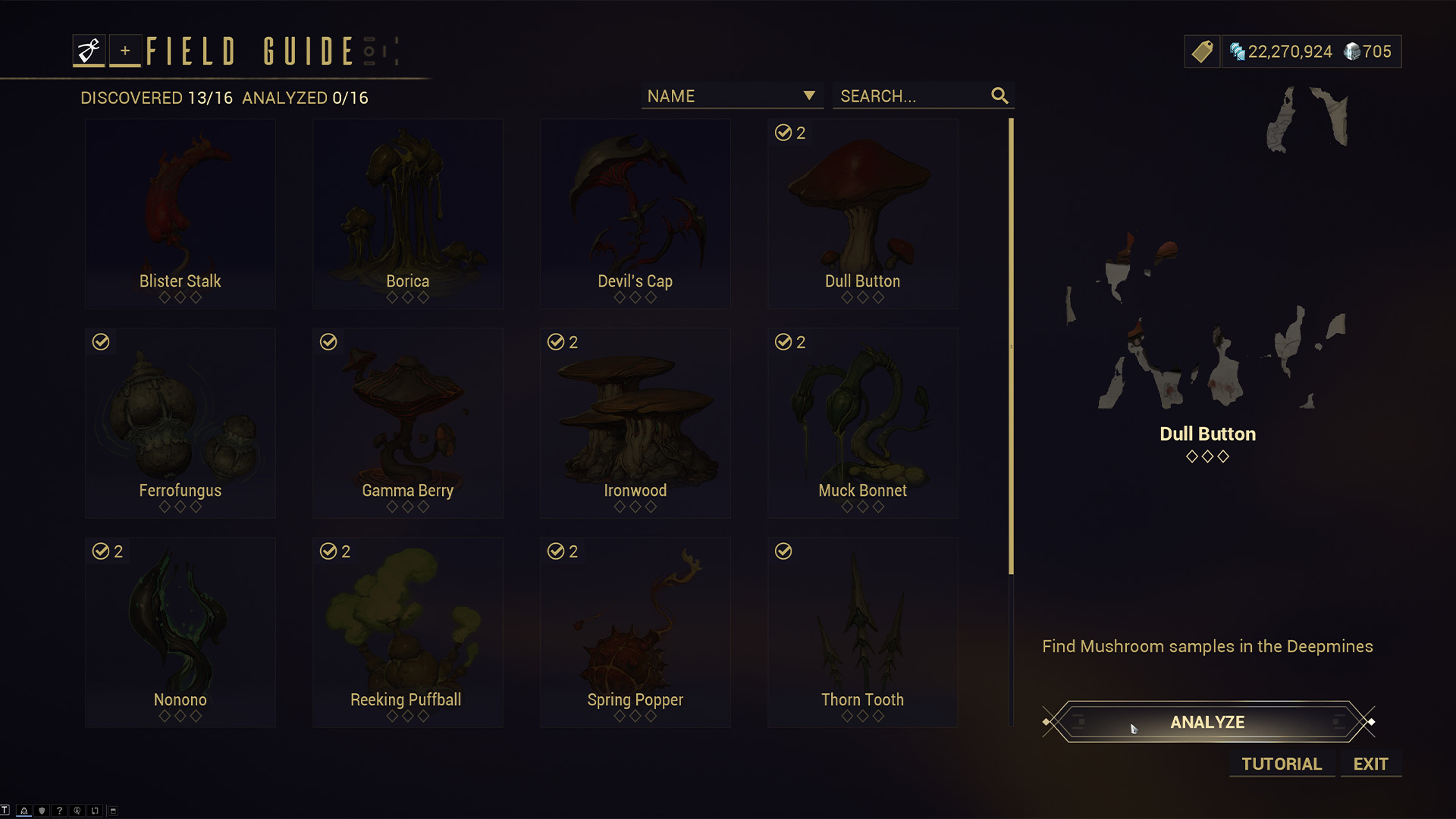Viewport: 1456px width, 819px height.
Task: Select the Spring Popper tile
Action: click(635, 632)
